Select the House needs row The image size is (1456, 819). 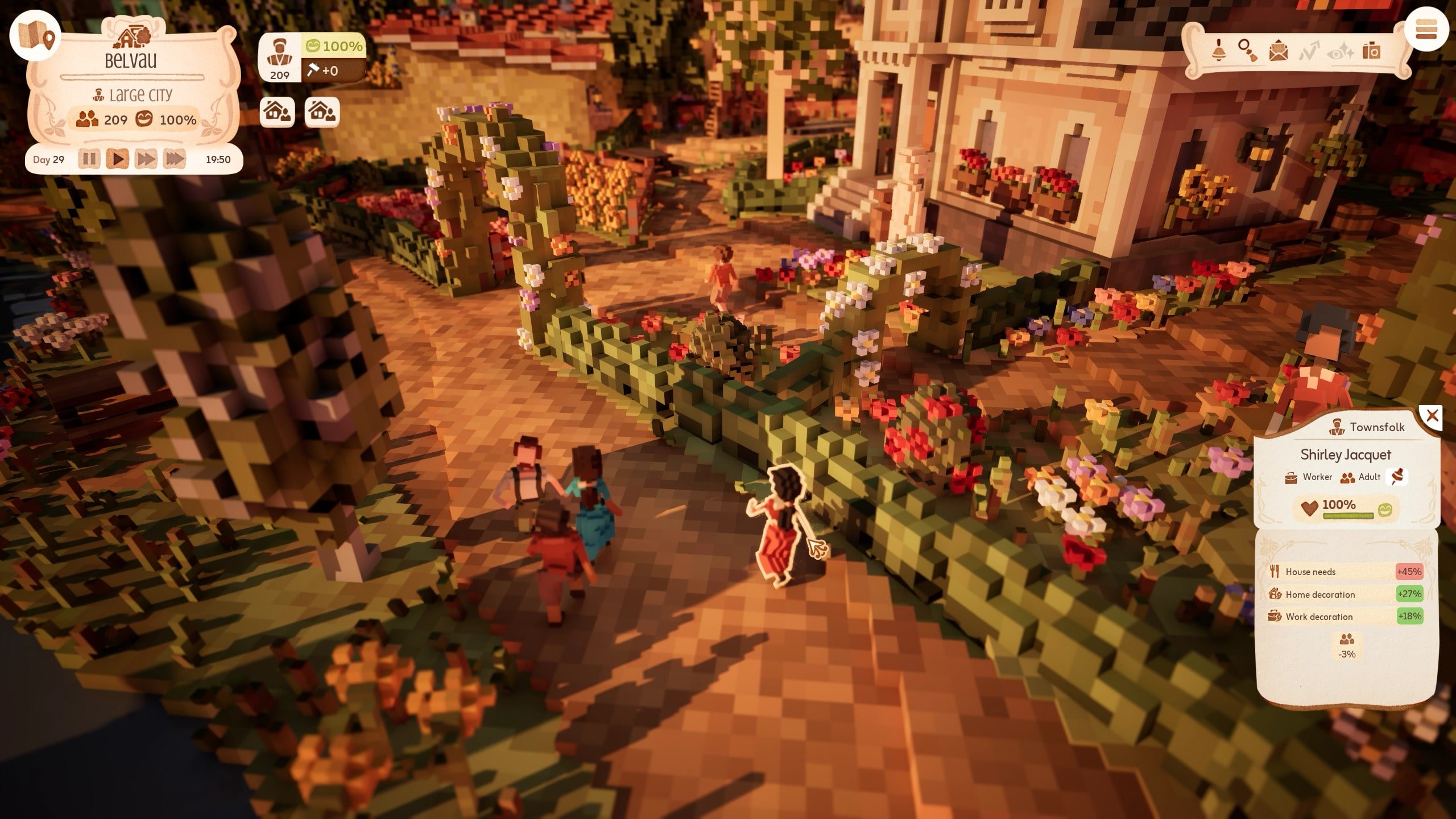pyautogui.click(x=1345, y=572)
